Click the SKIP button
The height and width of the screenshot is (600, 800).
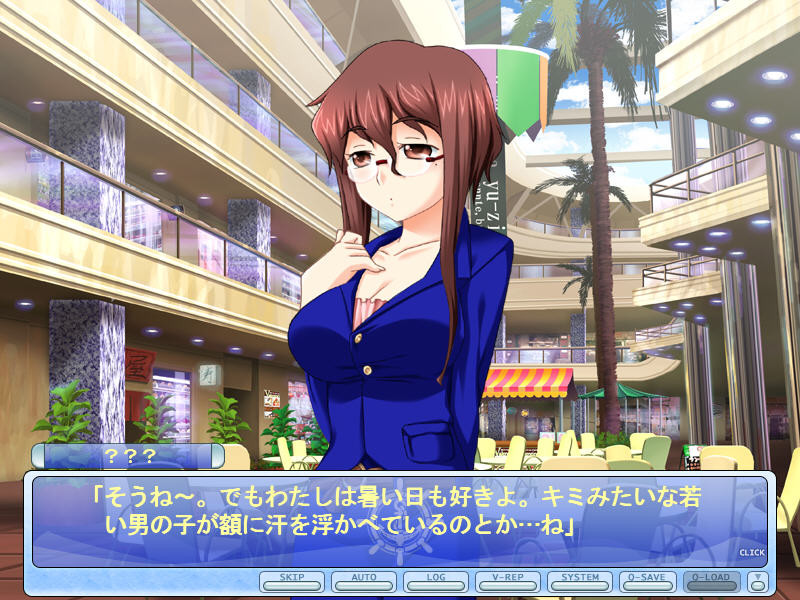(292, 580)
